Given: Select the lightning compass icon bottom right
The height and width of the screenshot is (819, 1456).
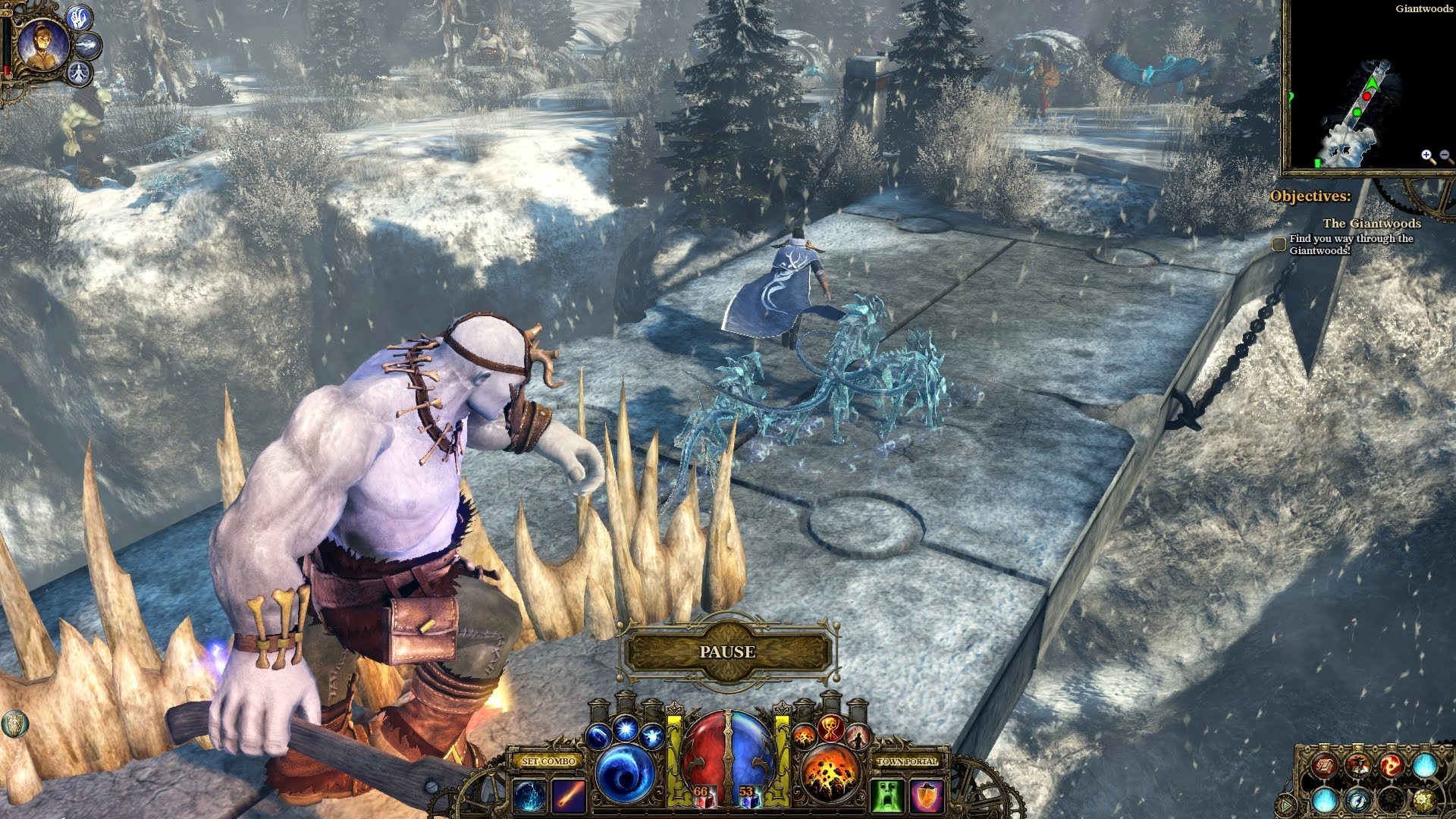Looking at the screenshot, I should tap(1359, 801).
